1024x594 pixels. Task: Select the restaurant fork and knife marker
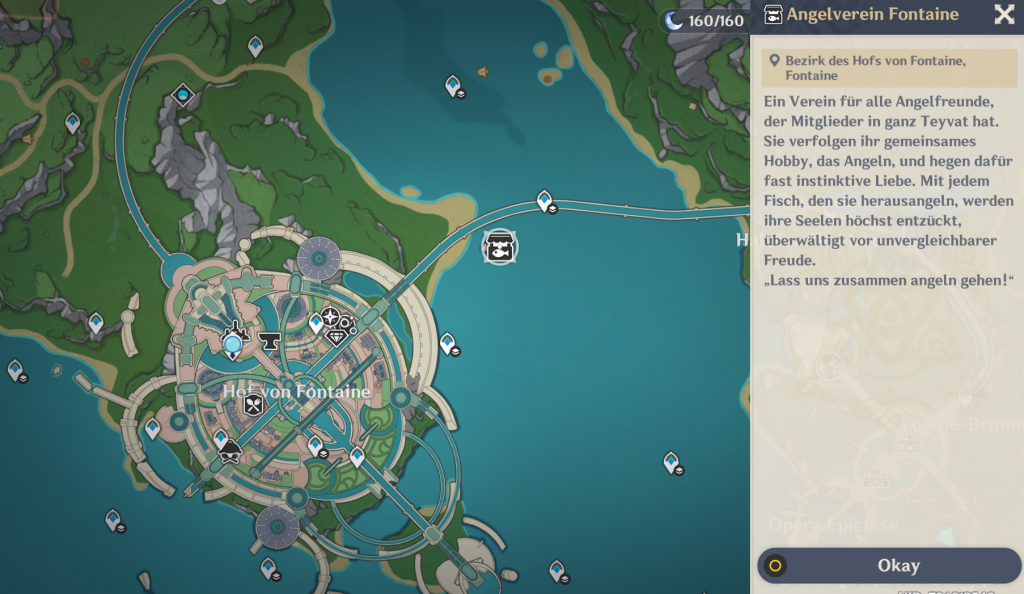click(254, 404)
